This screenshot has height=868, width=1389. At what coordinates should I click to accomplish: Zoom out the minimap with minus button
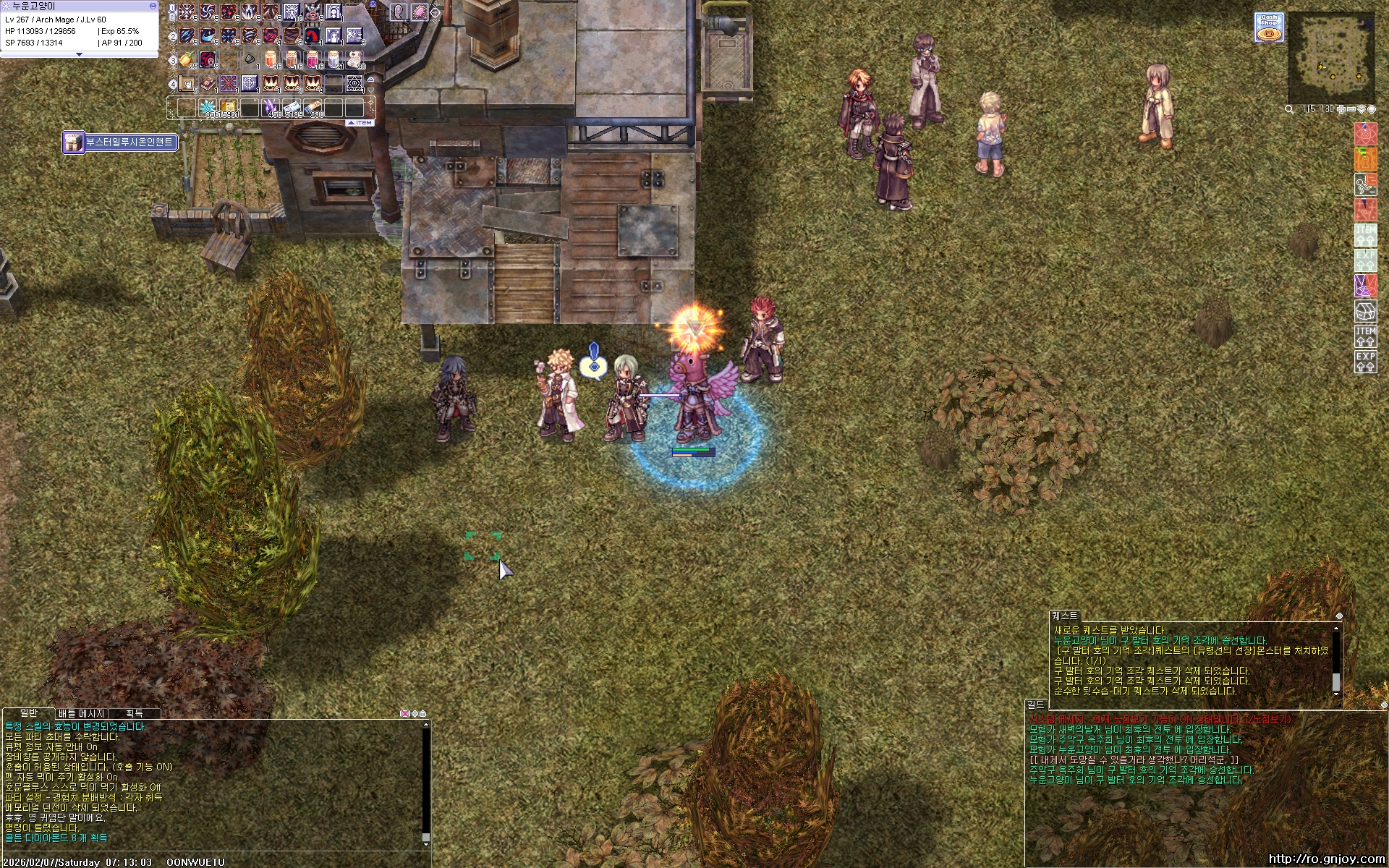tap(1351, 109)
